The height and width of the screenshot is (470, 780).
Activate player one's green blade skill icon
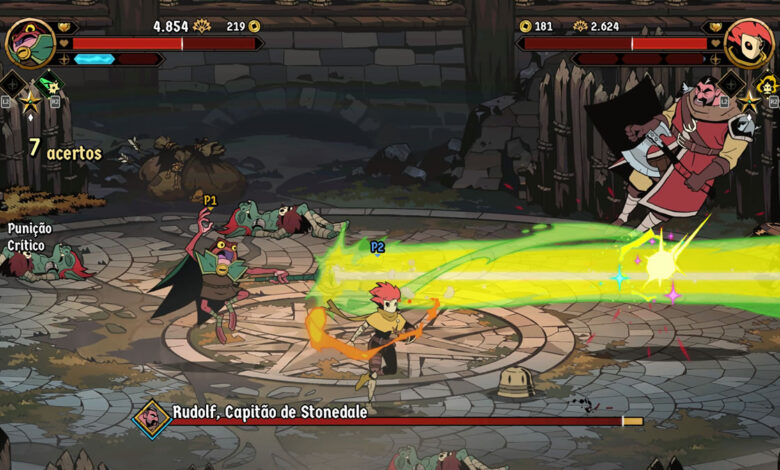pyautogui.click(x=47, y=85)
